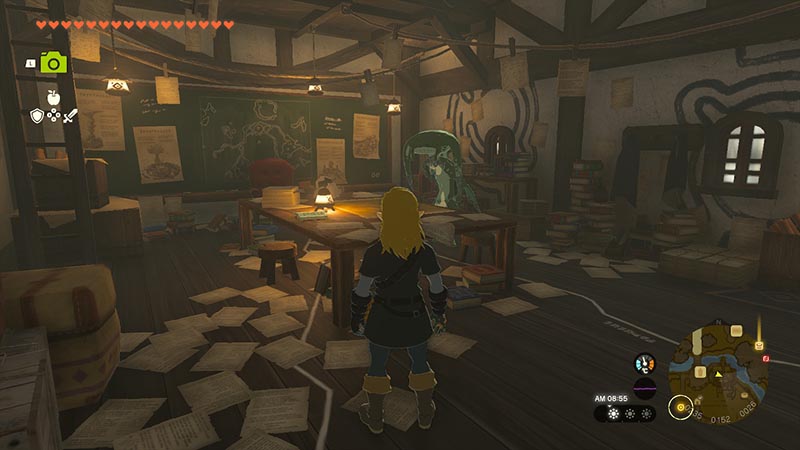Select the red marker at minimap edge

pos(766,358)
